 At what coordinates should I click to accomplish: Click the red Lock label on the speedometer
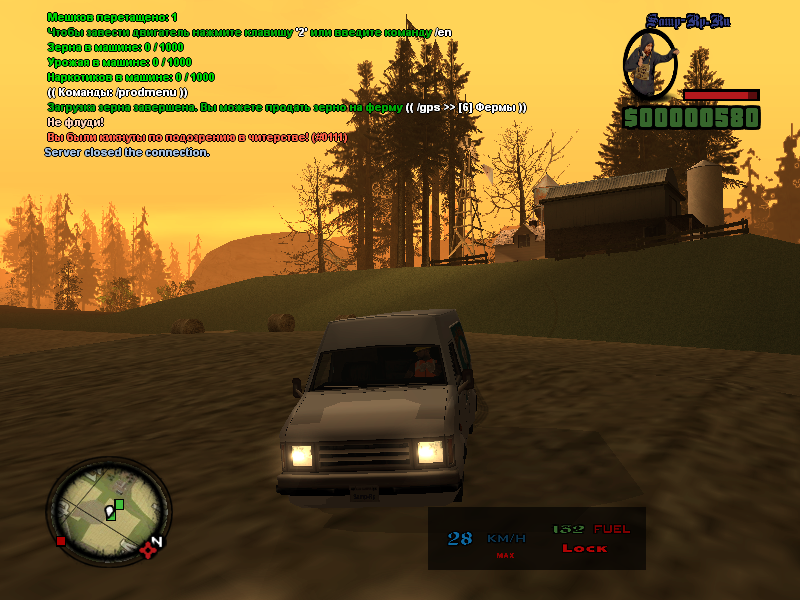(585, 548)
